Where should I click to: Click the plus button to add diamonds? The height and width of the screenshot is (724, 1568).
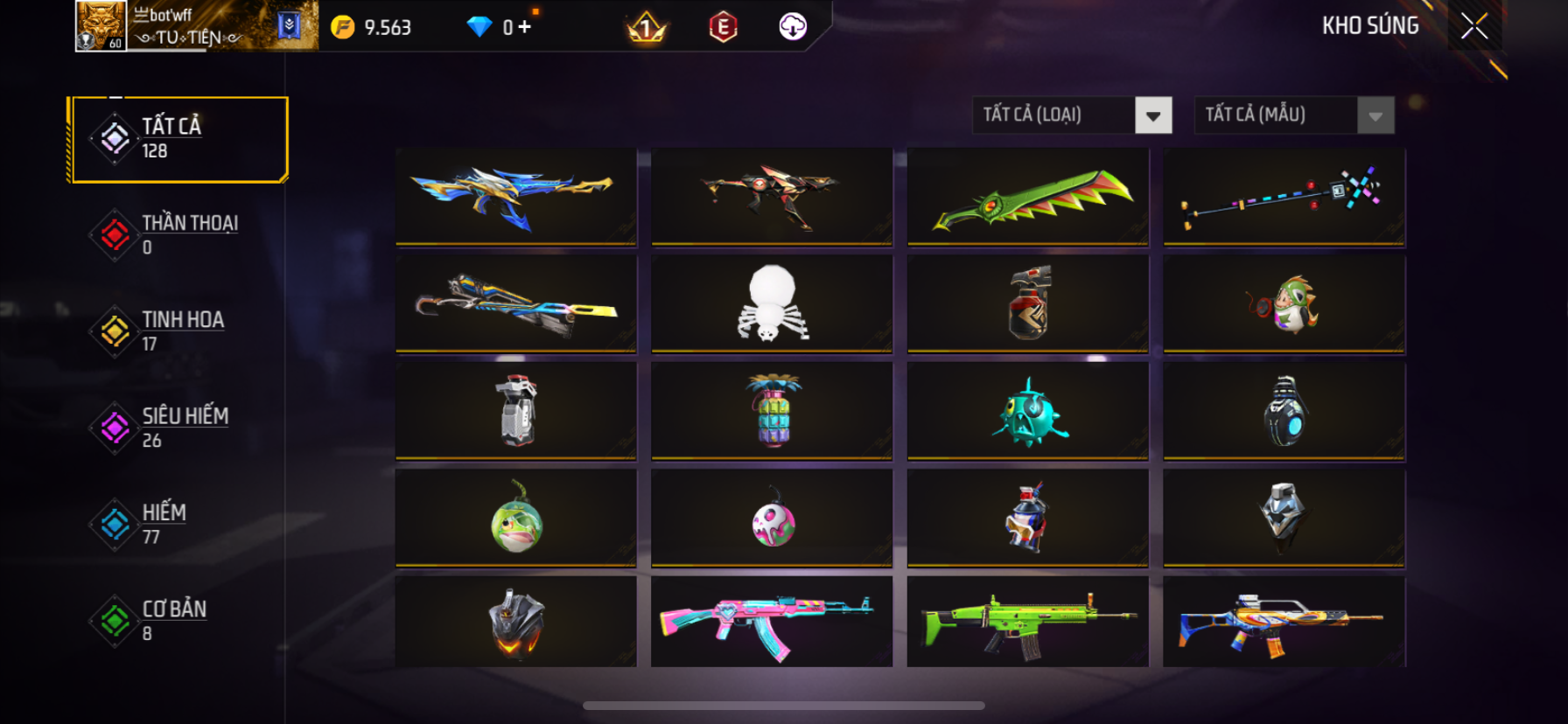coord(524,27)
